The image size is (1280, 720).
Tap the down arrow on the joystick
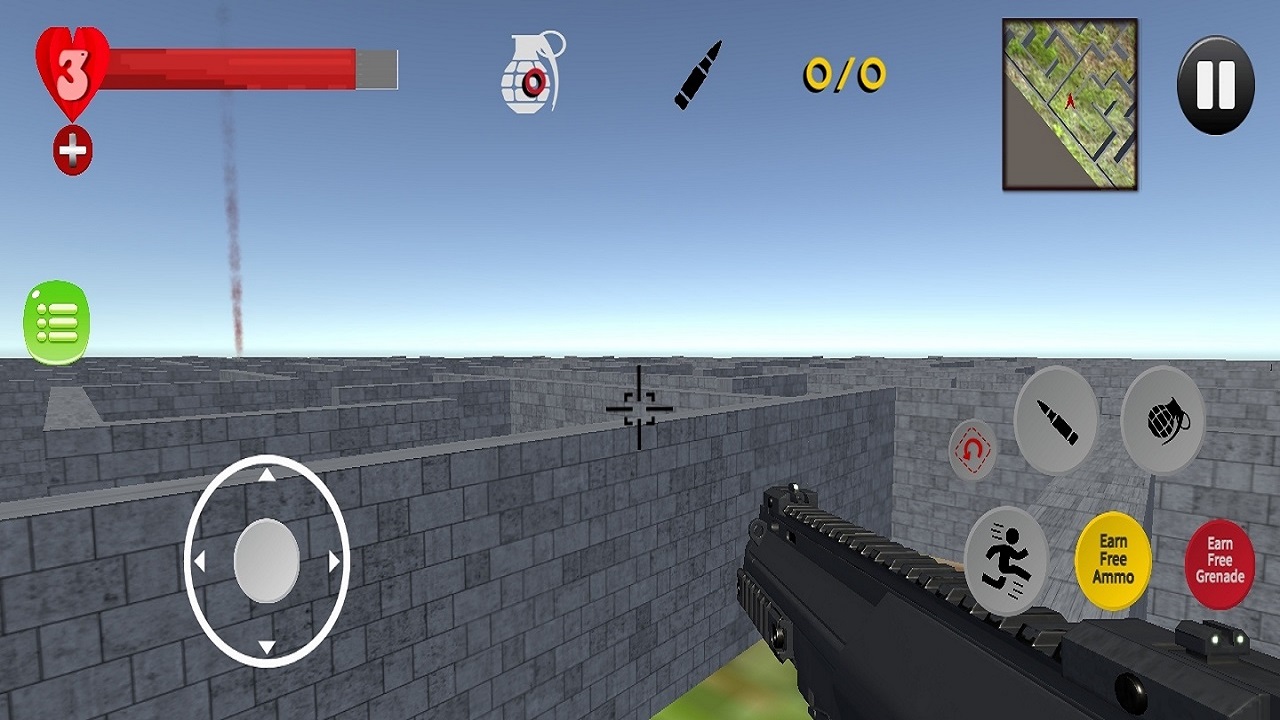tap(266, 646)
